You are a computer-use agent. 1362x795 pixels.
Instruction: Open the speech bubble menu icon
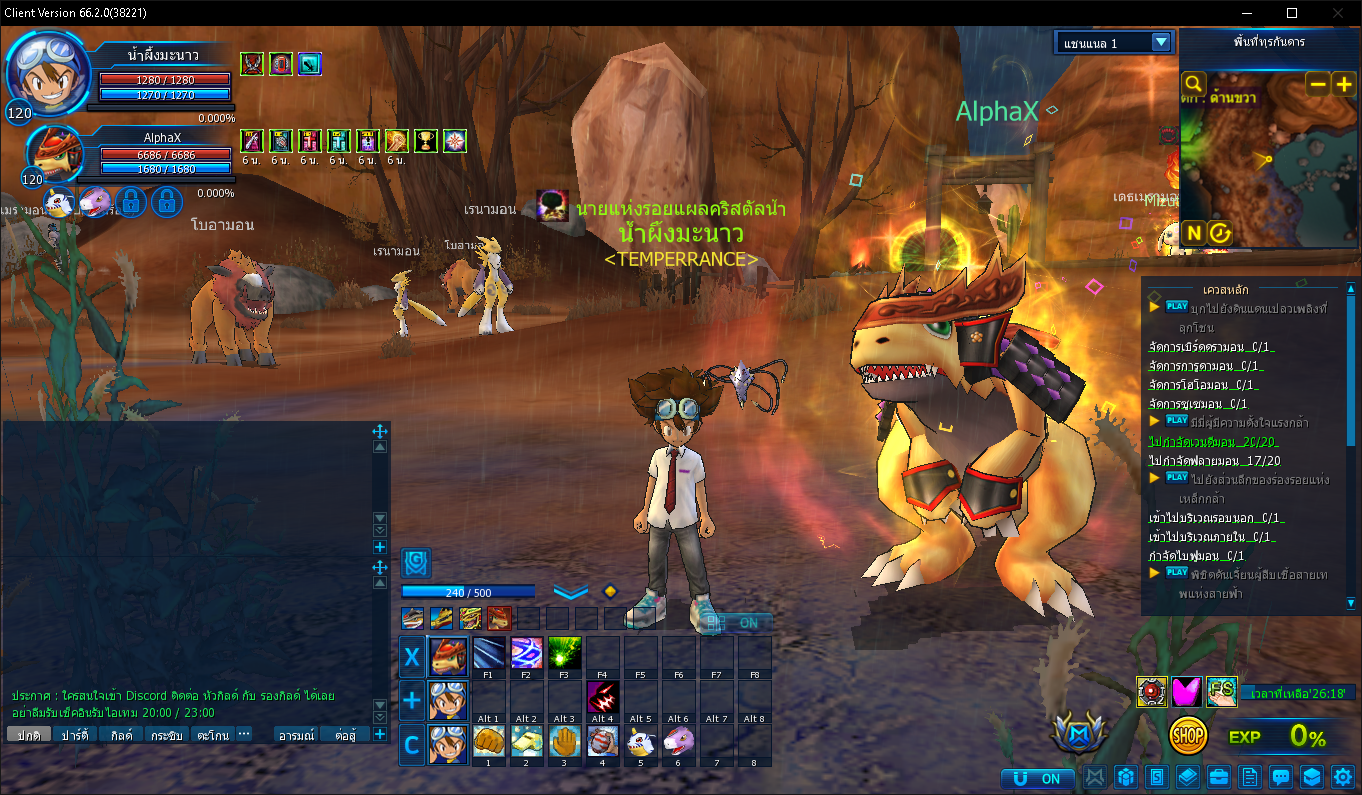(1280, 777)
